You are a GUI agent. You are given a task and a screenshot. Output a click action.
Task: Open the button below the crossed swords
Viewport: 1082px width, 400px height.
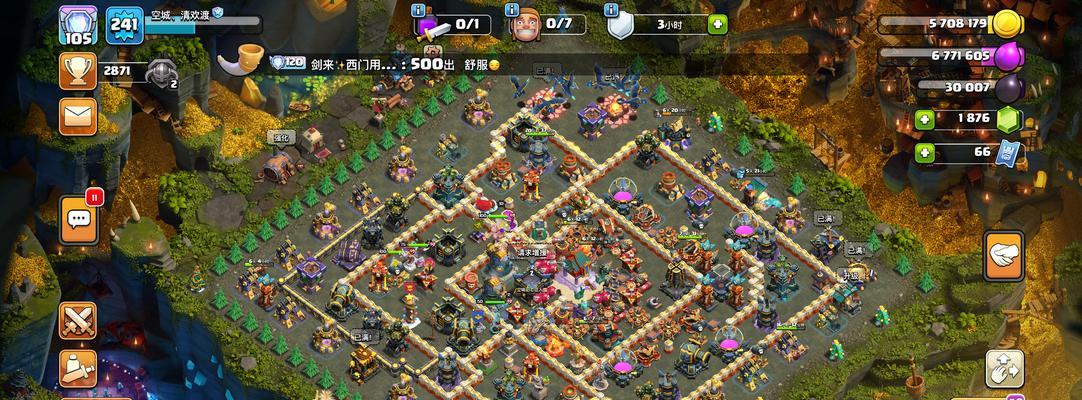pos(77,368)
